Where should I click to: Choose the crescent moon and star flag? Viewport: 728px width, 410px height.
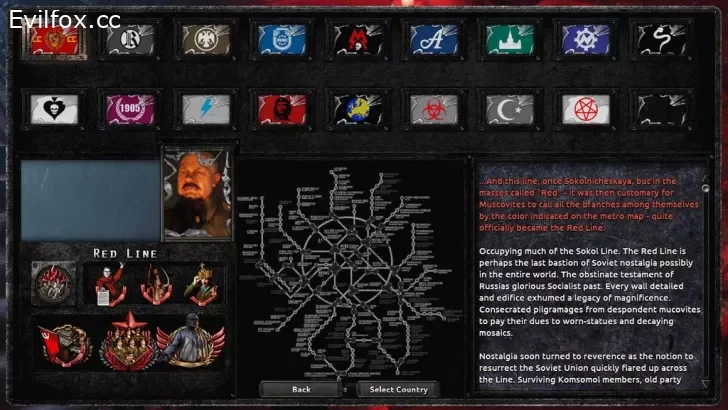click(x=510, y=108)
